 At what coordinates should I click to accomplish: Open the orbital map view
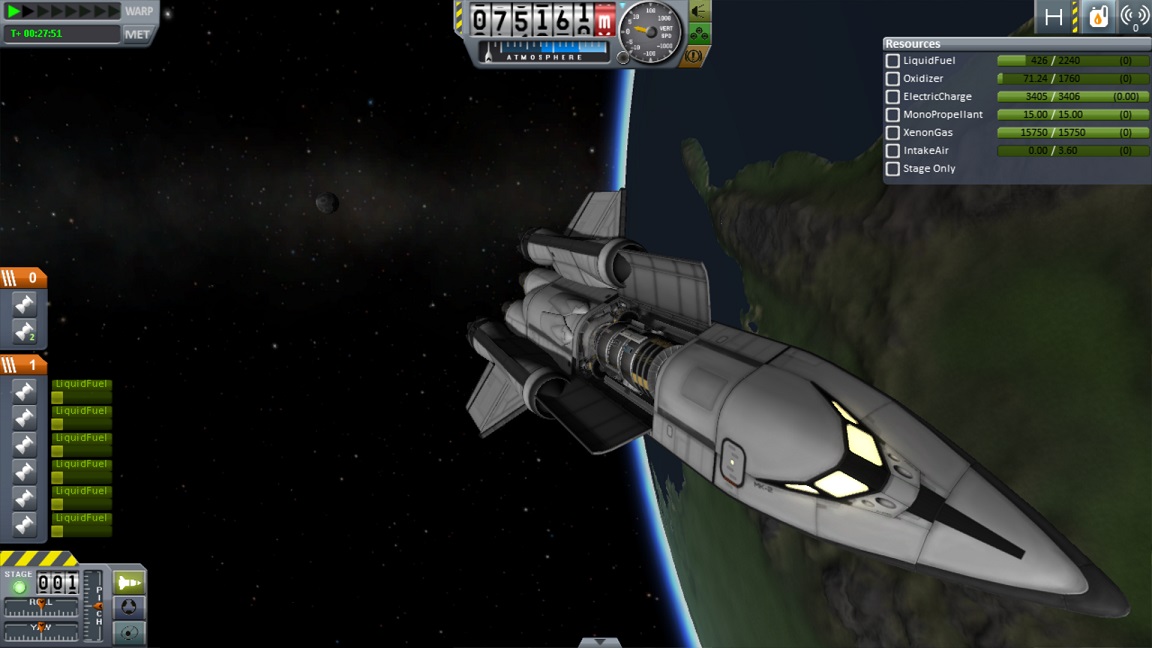129,632
